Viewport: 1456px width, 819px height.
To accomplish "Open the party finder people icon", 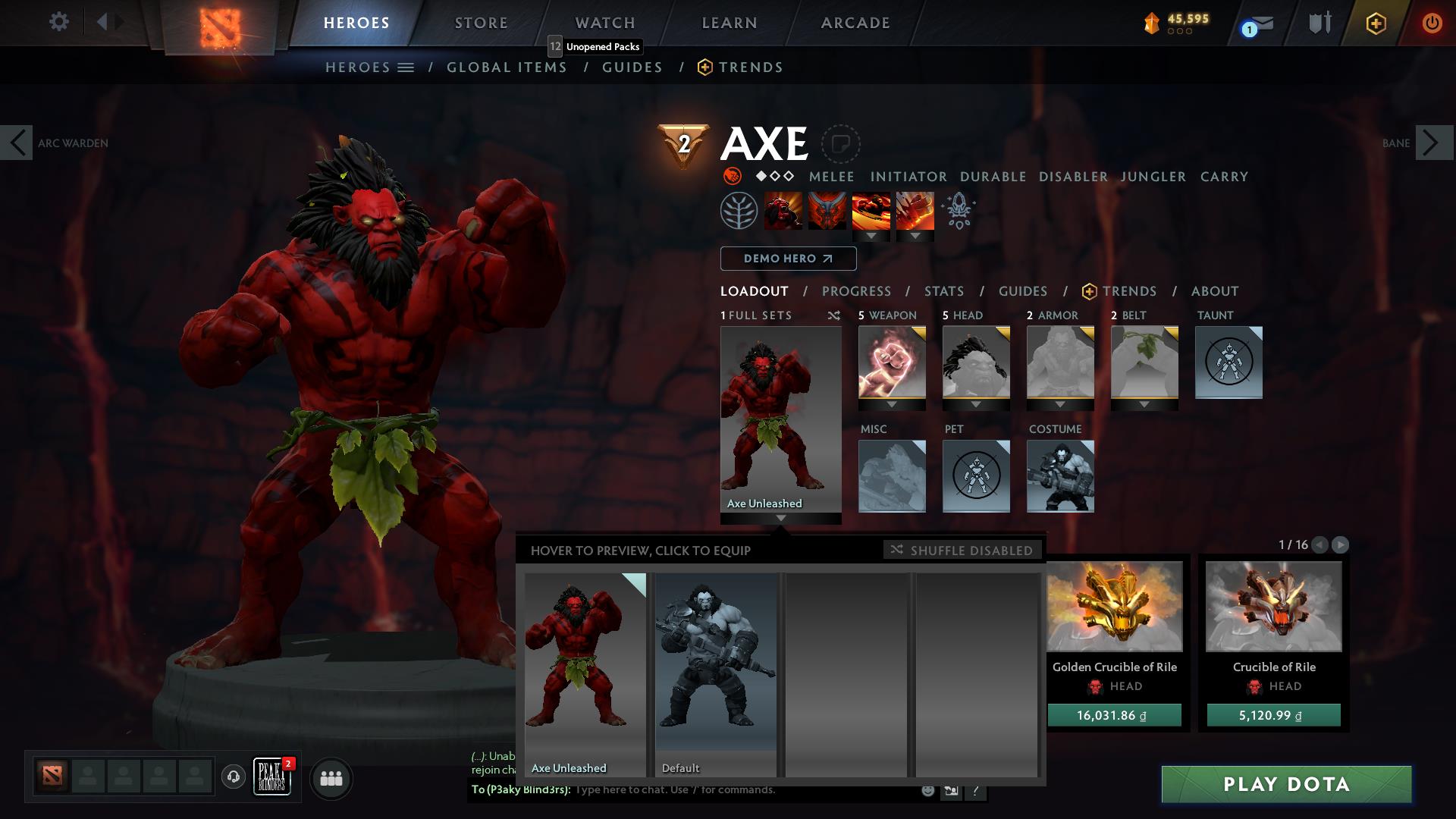I will 330,778.
